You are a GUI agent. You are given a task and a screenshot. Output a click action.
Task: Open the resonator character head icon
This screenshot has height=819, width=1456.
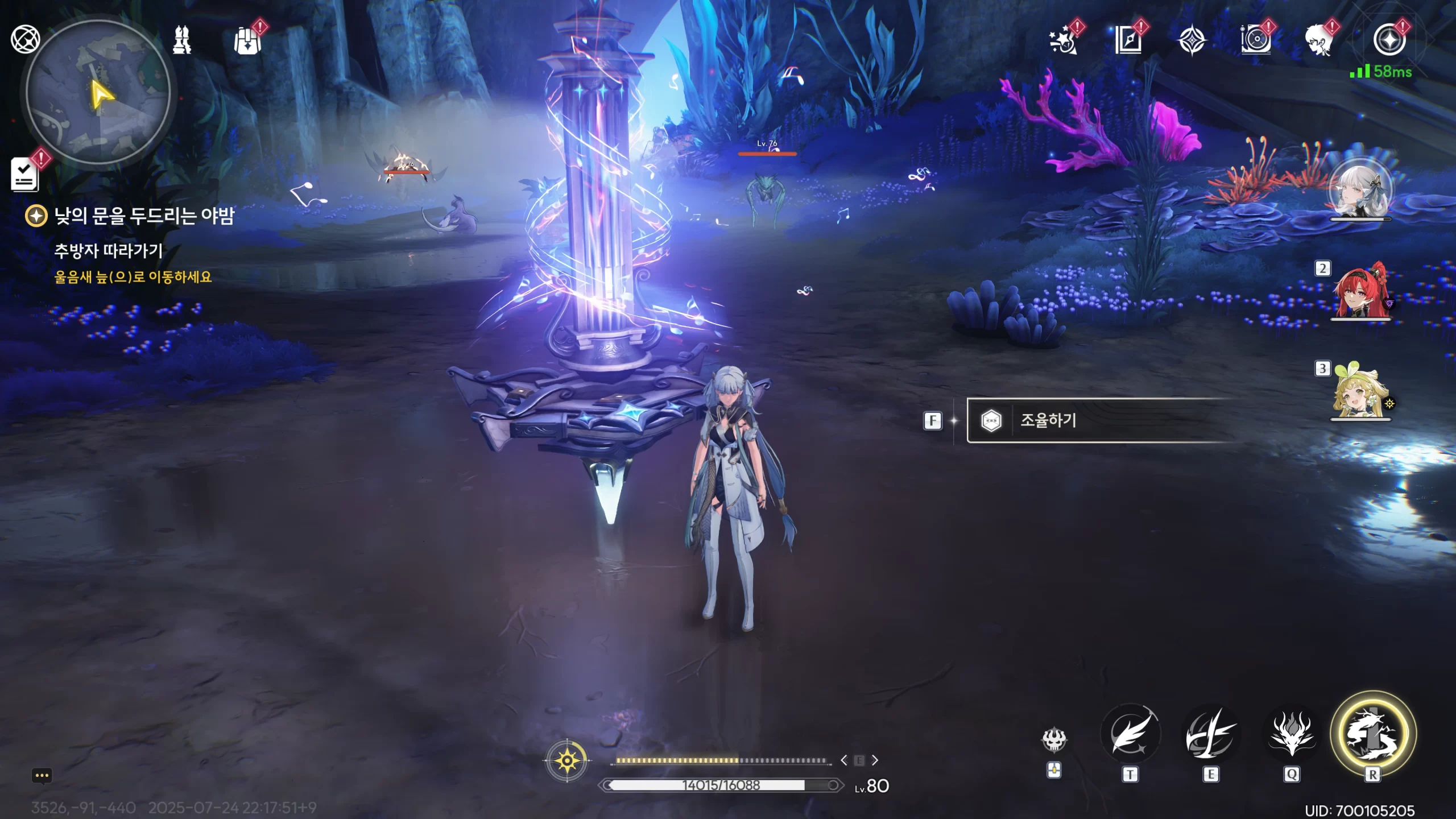click(x=1319, y=40)
